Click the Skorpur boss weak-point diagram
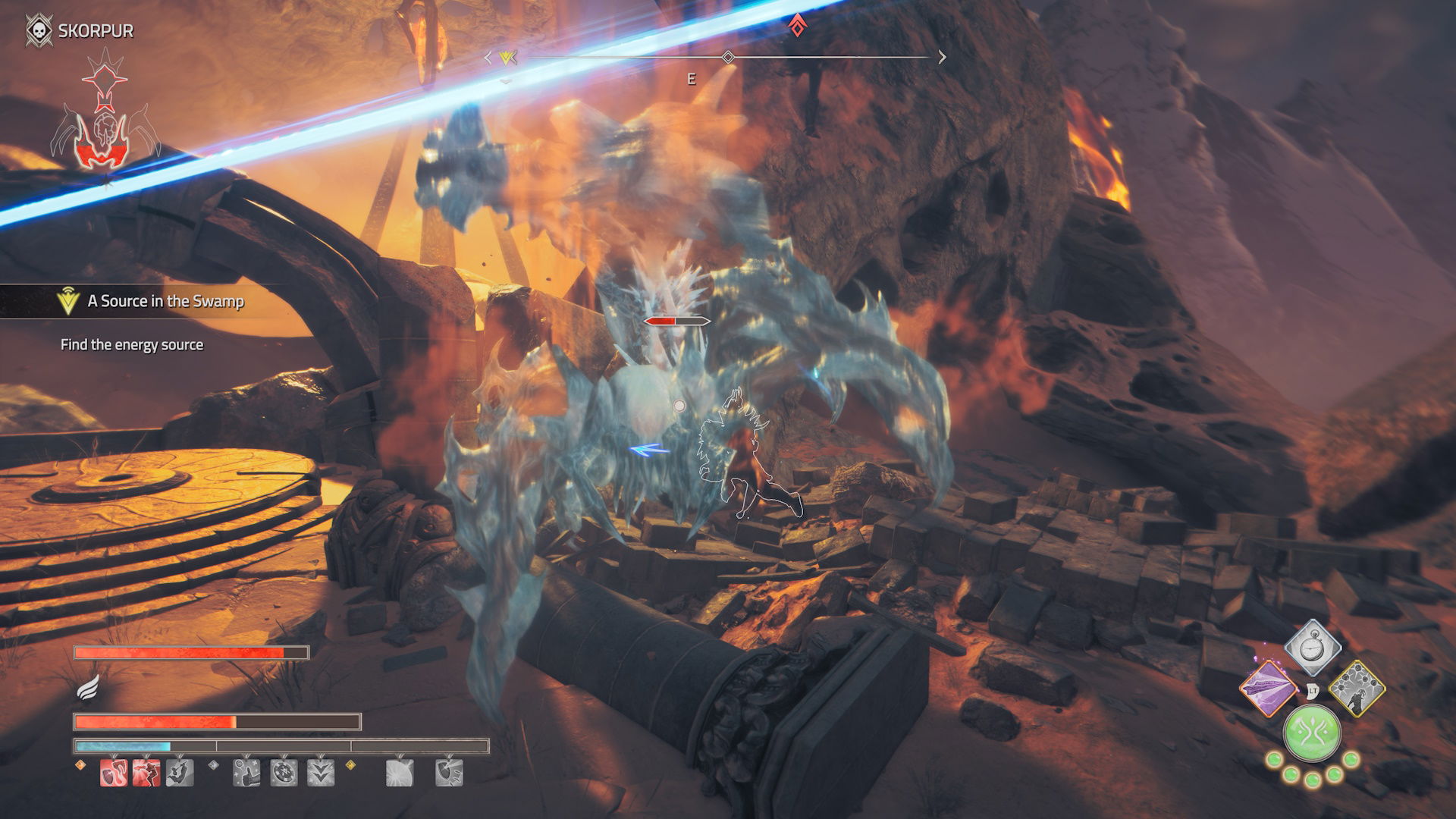The height and width of the screenshot is (819, 1456). [x=105, y=115]
